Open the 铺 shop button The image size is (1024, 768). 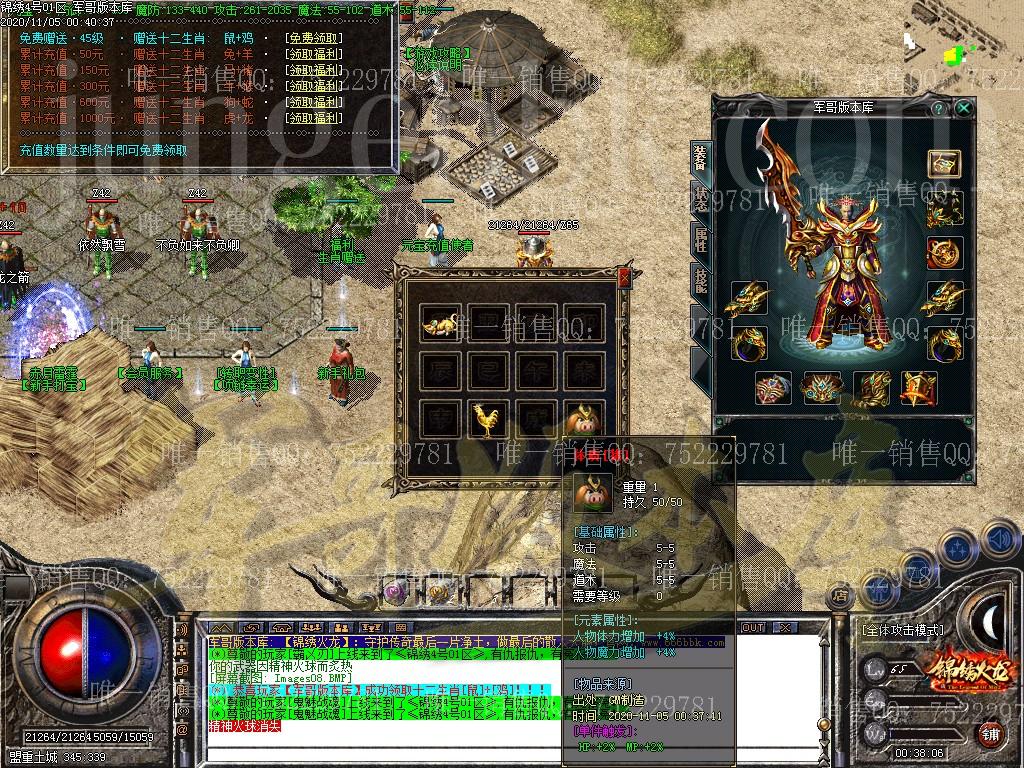(990, 736)
